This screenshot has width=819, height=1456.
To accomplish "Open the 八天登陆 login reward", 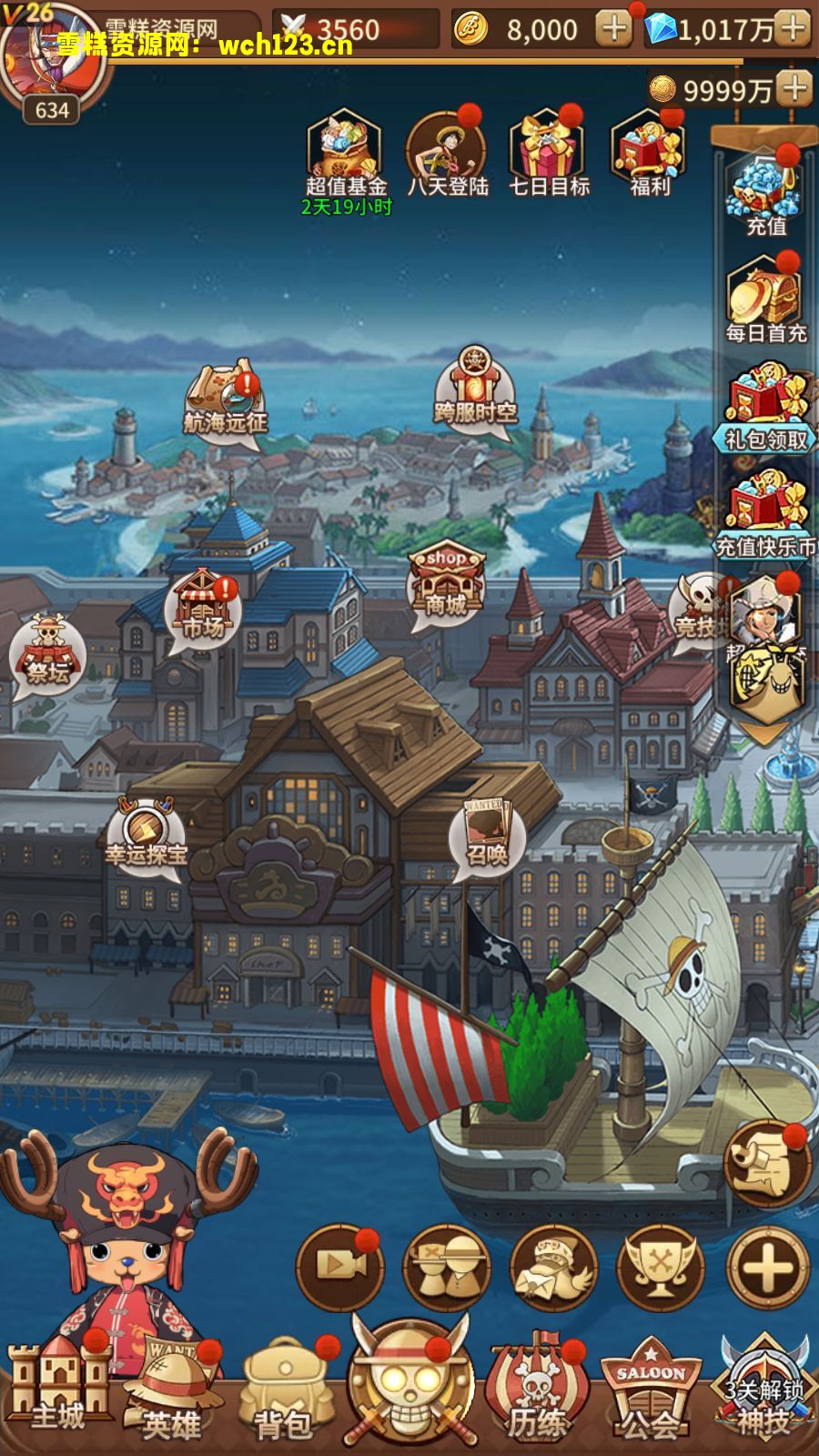I will [447, 153].
